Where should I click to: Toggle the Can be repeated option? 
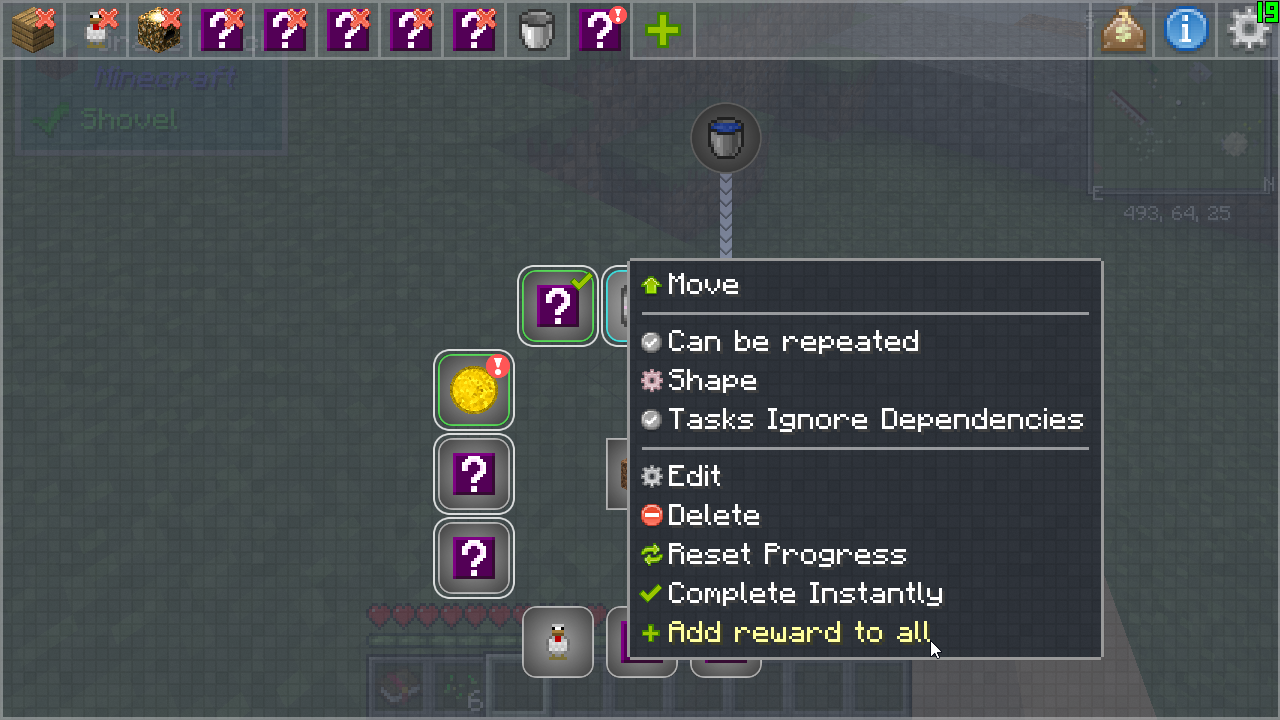792,342
